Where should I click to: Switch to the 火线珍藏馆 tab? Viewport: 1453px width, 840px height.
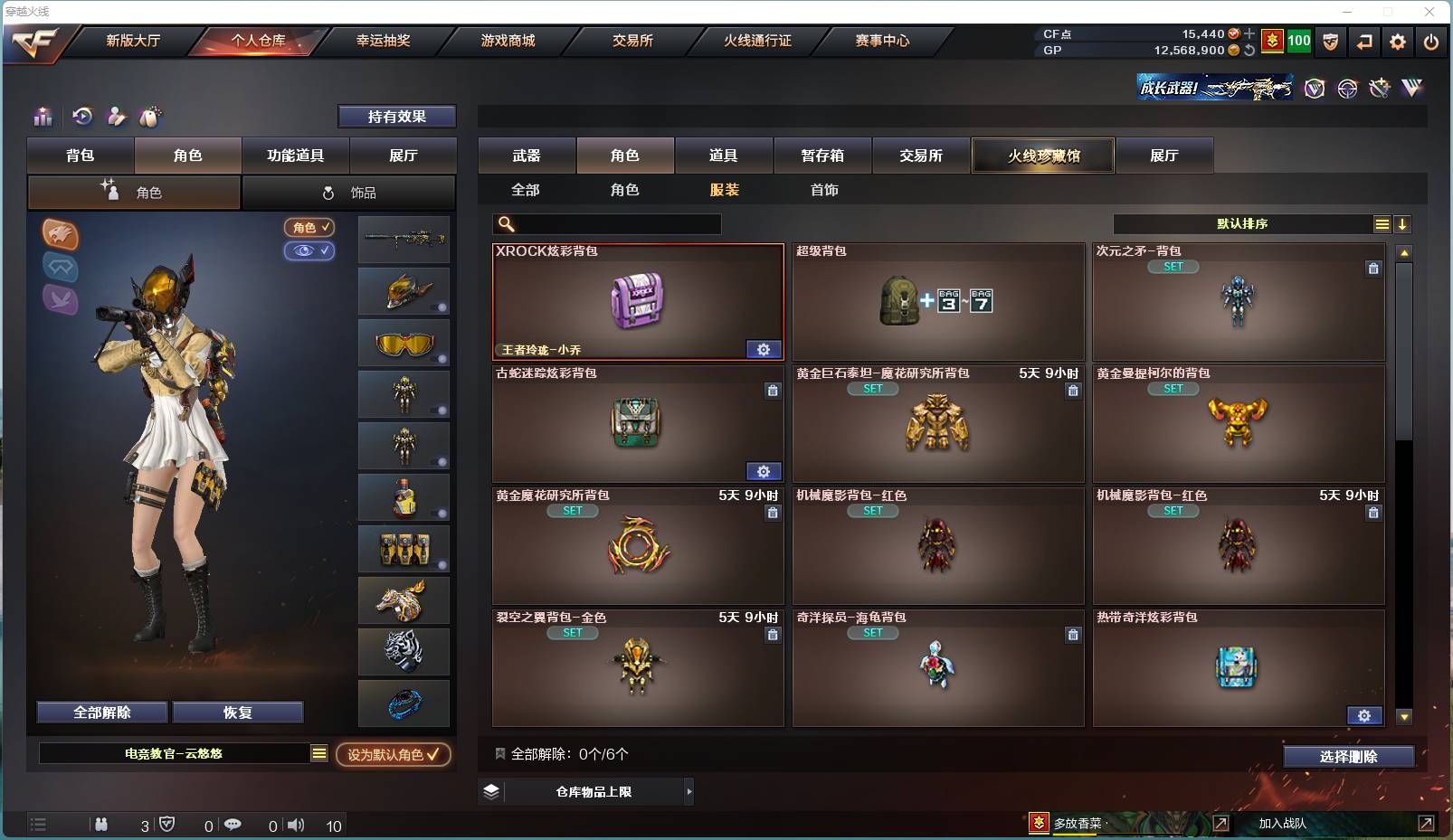click(x=1042, y=155)
